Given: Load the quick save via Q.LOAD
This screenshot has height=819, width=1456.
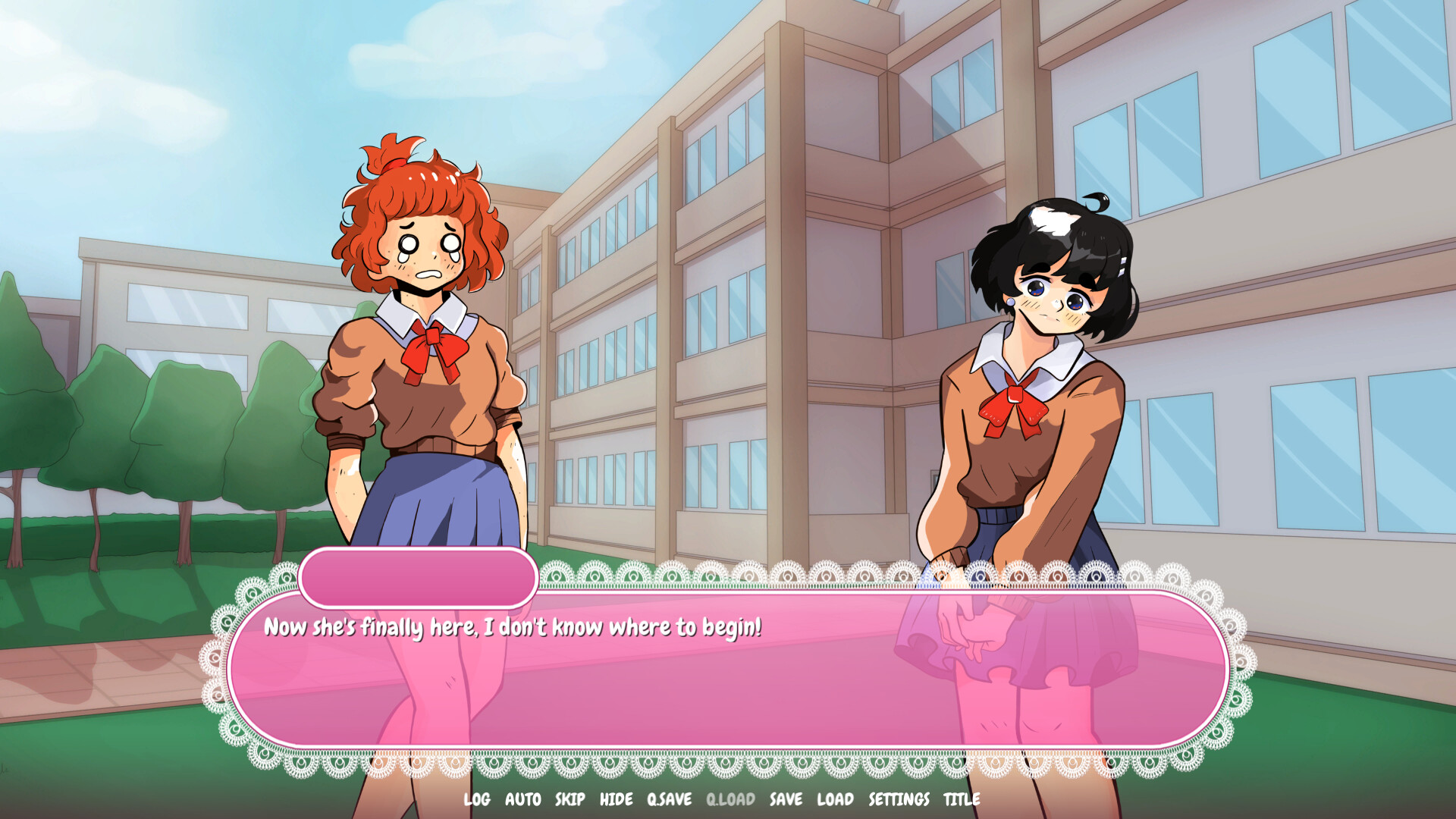Looking at the screenshot, I should coord(730,799).
